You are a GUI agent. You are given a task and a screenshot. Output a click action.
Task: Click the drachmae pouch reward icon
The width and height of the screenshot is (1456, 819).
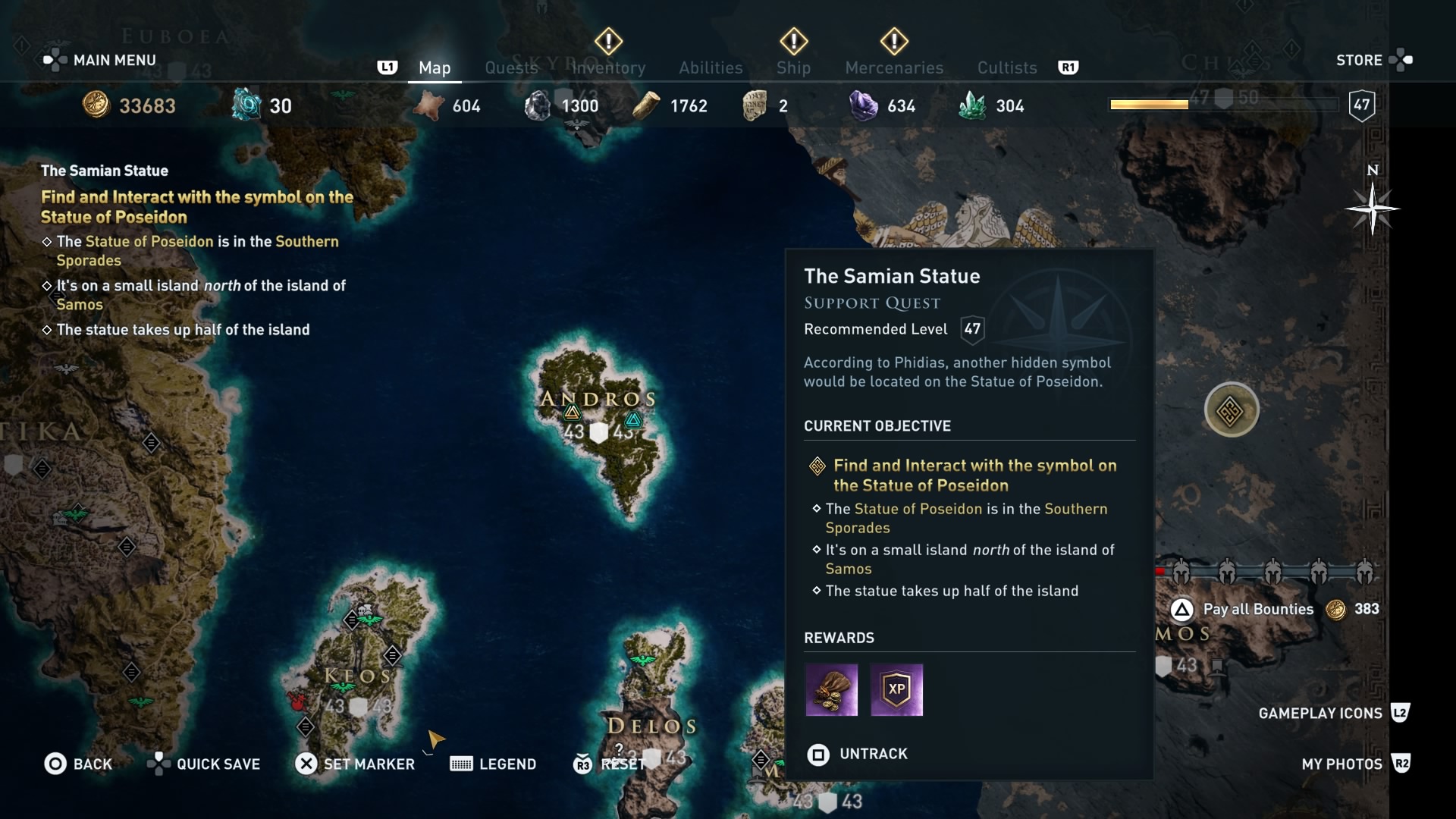(831, 689)
